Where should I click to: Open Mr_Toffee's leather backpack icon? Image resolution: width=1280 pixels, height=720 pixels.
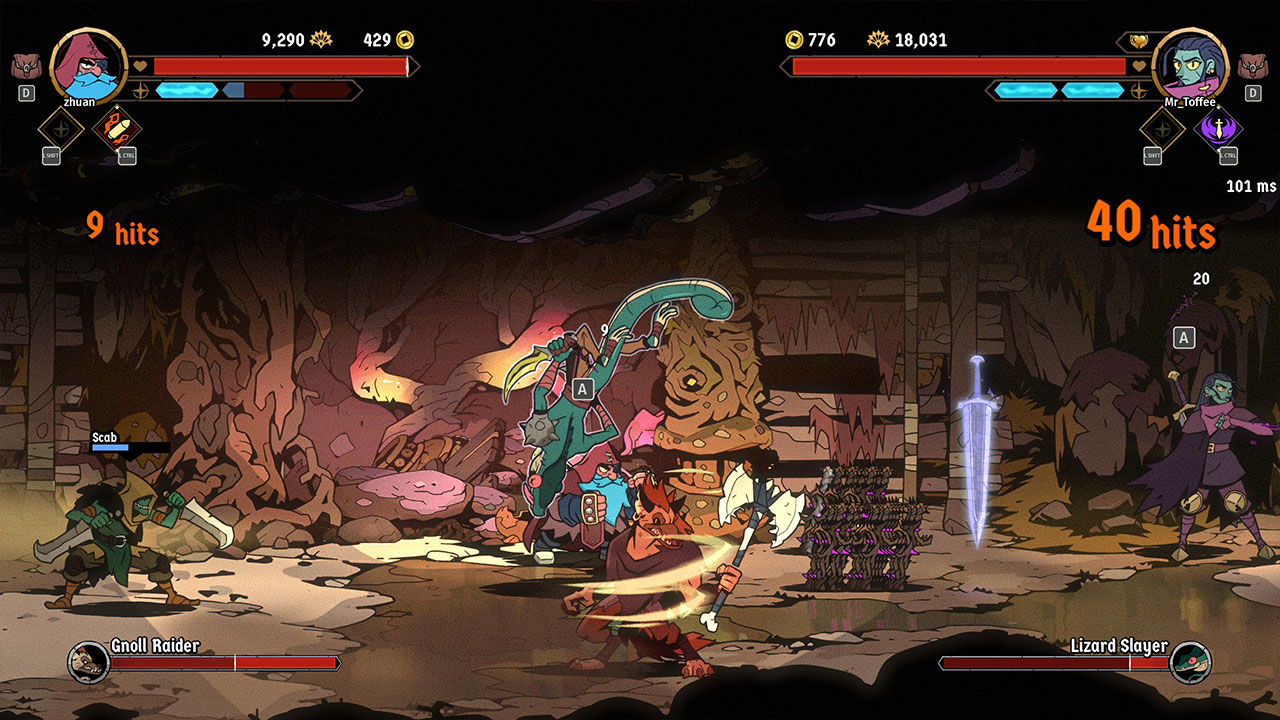(x=1253, y=67)
